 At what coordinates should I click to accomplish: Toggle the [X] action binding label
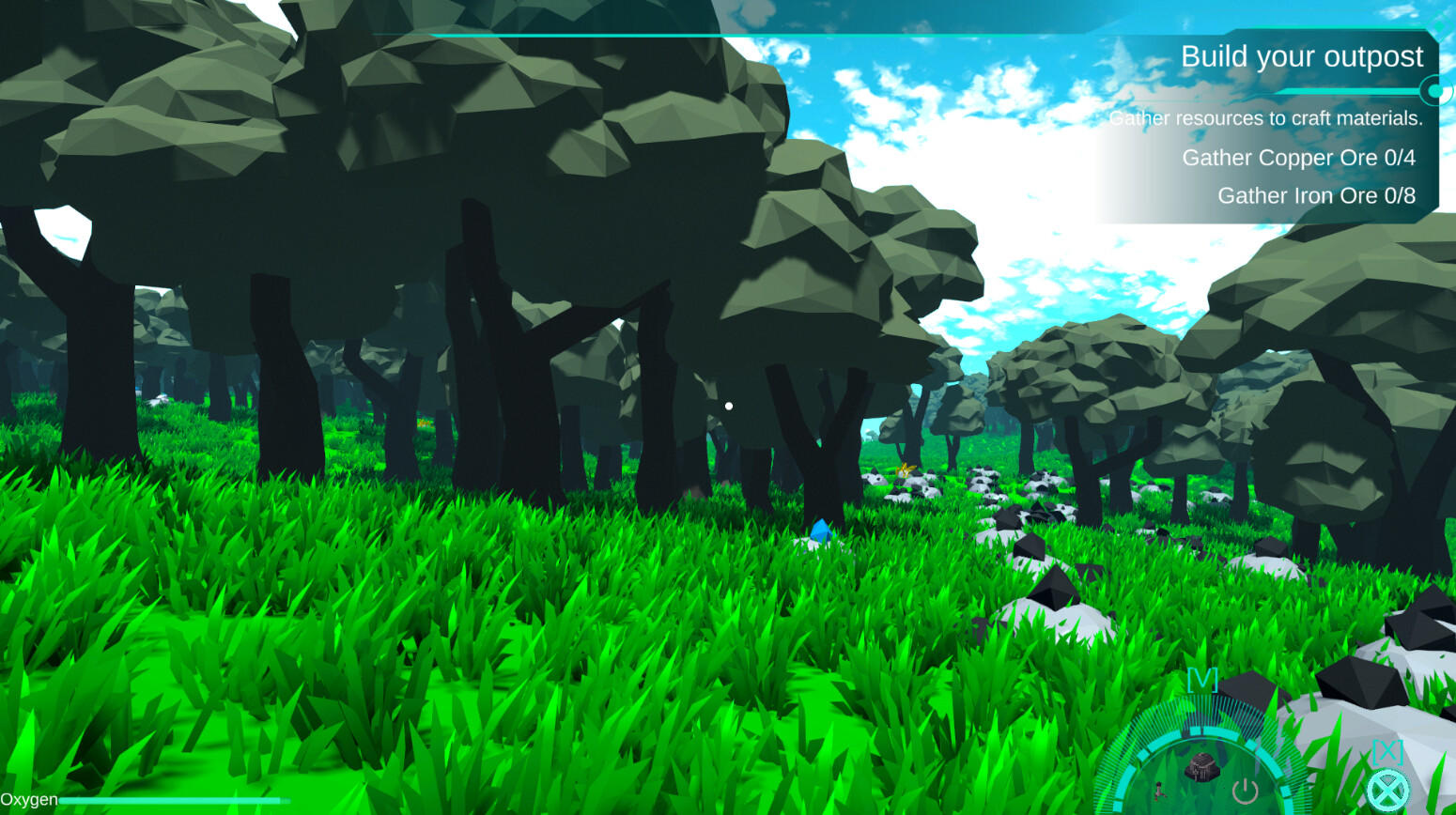1388,750
